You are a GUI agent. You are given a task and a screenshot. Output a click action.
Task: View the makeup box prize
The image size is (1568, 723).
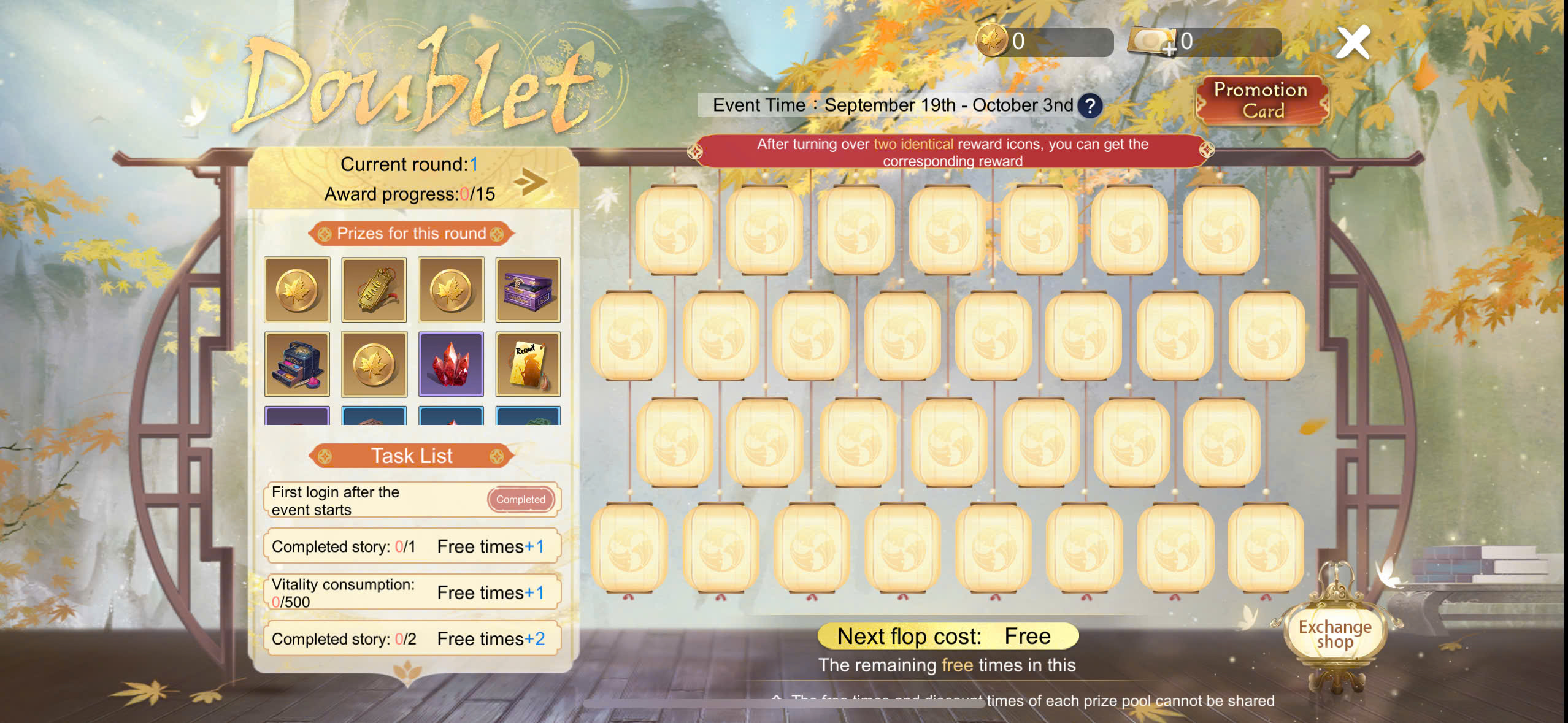tap(297, 364)
